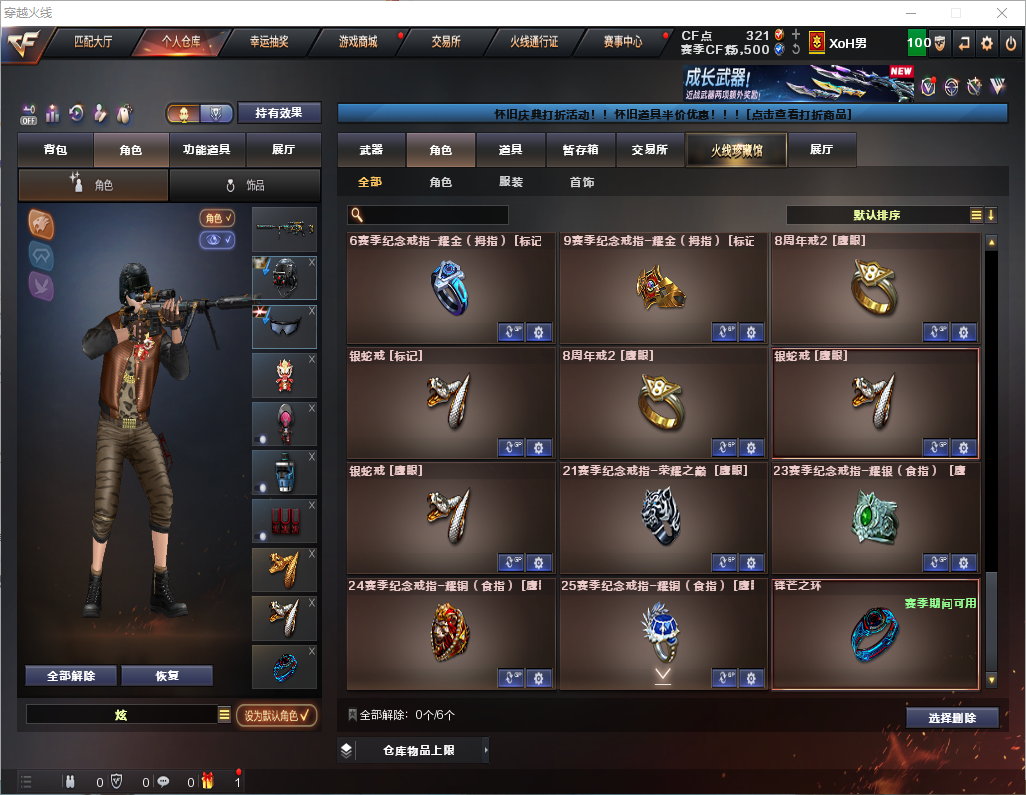
Task: Open the 赛事中心 tab
Action: [x=622, y=42]
